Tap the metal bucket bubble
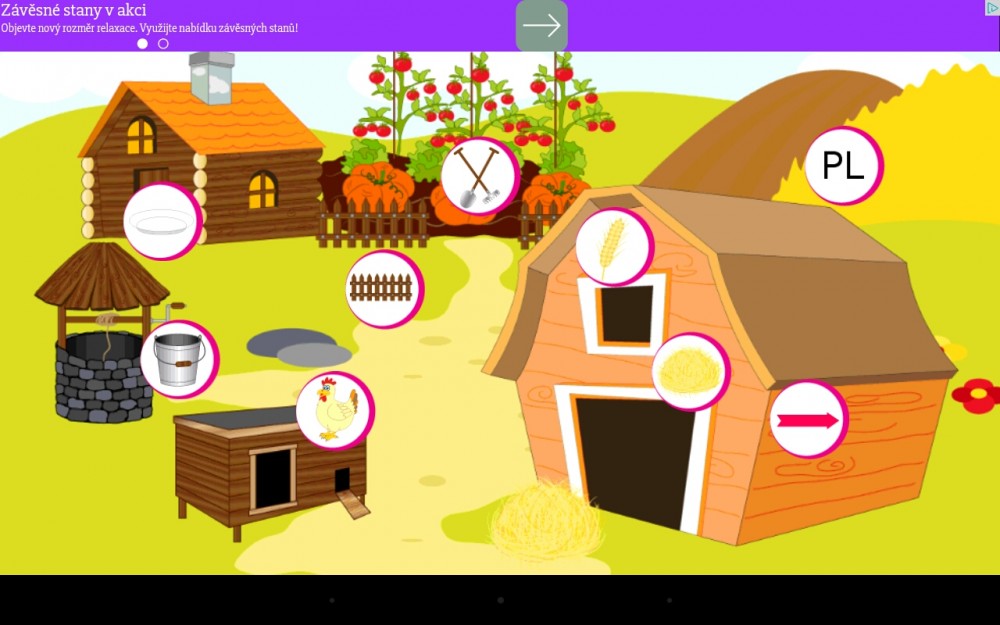 click(178, 359)
